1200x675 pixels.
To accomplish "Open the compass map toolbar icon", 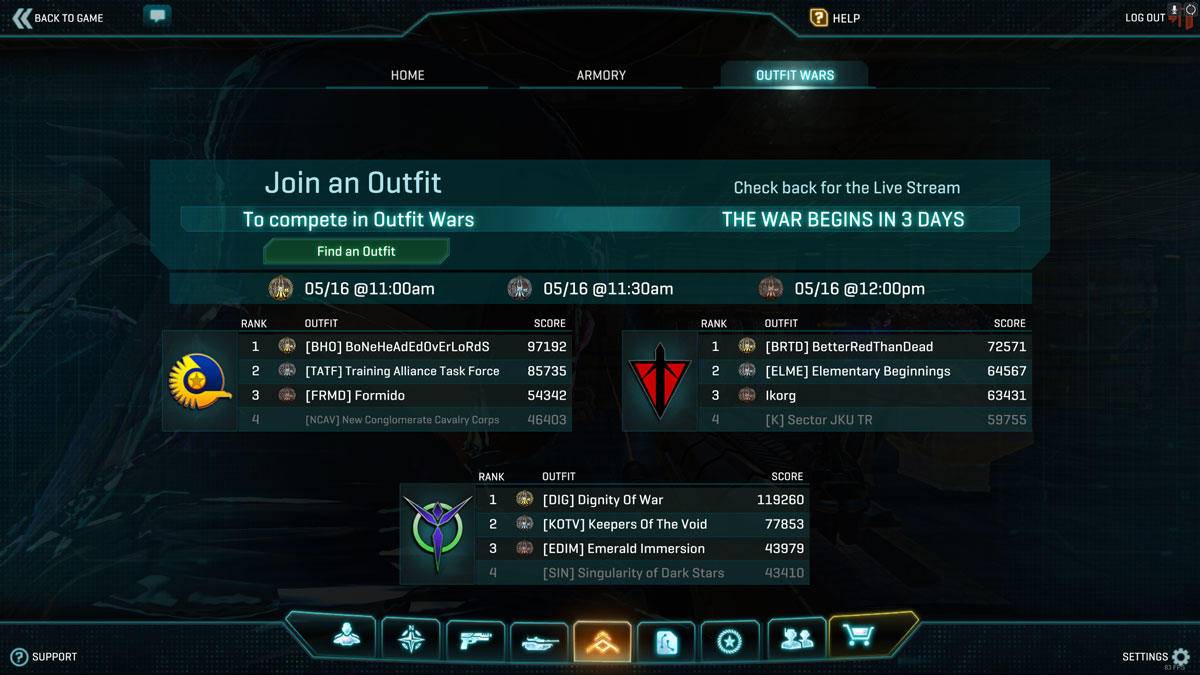I will coord(411,639).
